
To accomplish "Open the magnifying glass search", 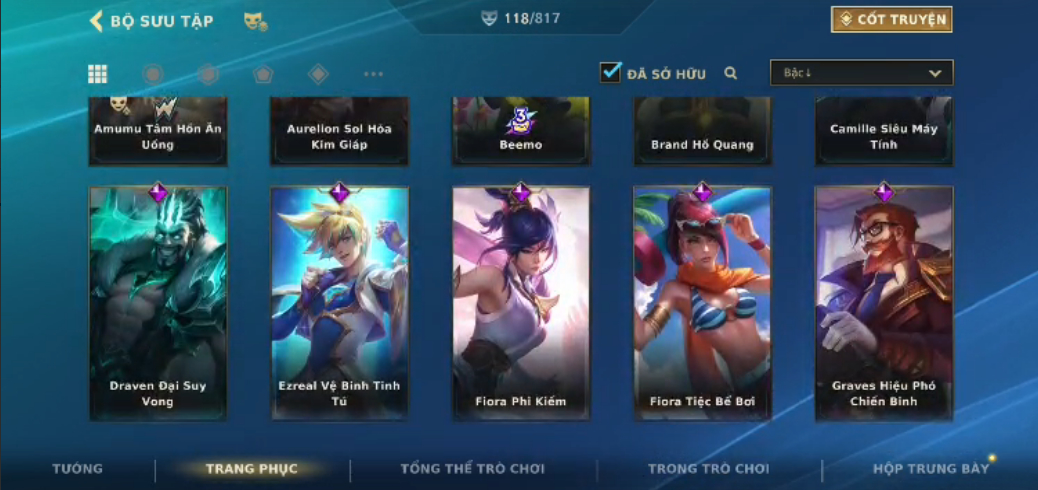I will (x=731, y=73).
